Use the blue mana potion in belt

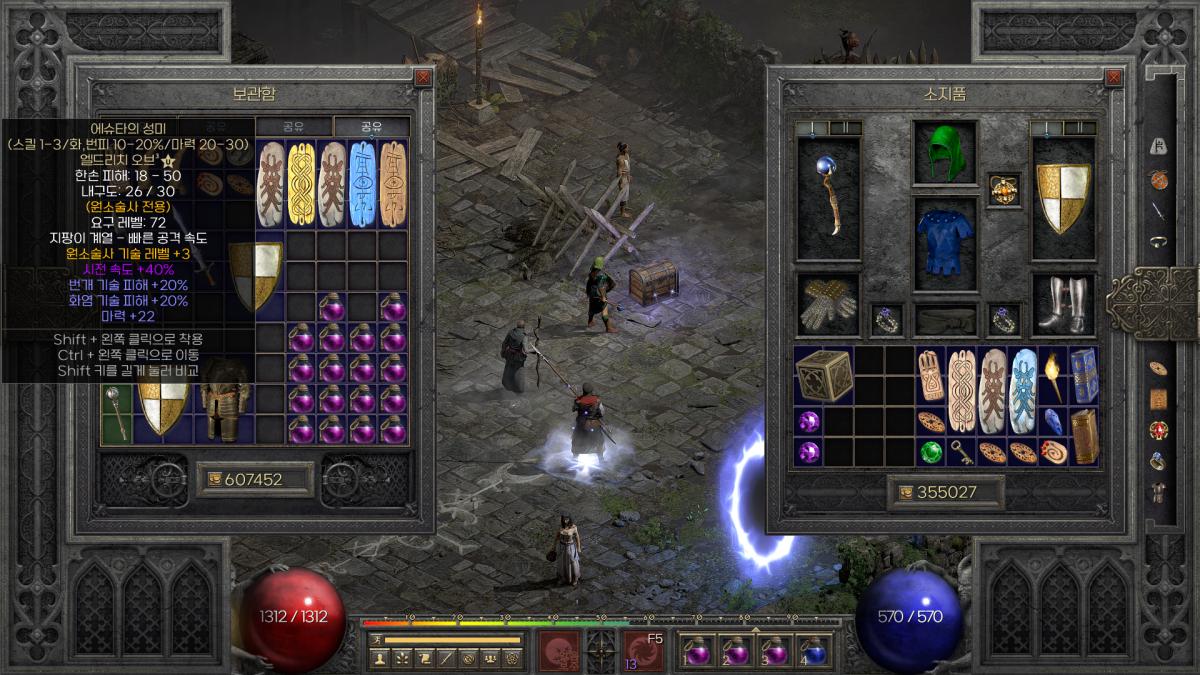click(x=814, y=651)
